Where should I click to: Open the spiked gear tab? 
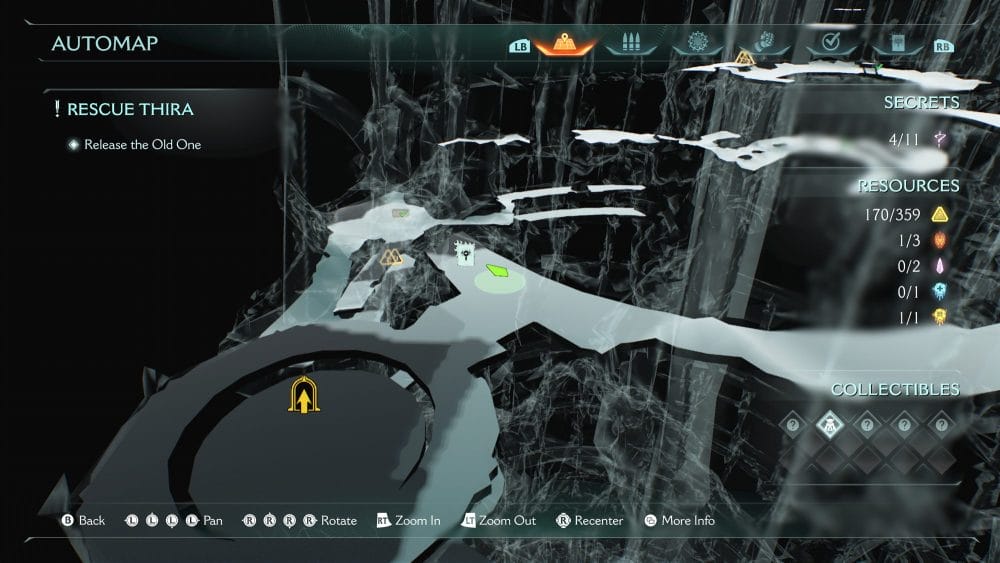(x=698, y=44)
